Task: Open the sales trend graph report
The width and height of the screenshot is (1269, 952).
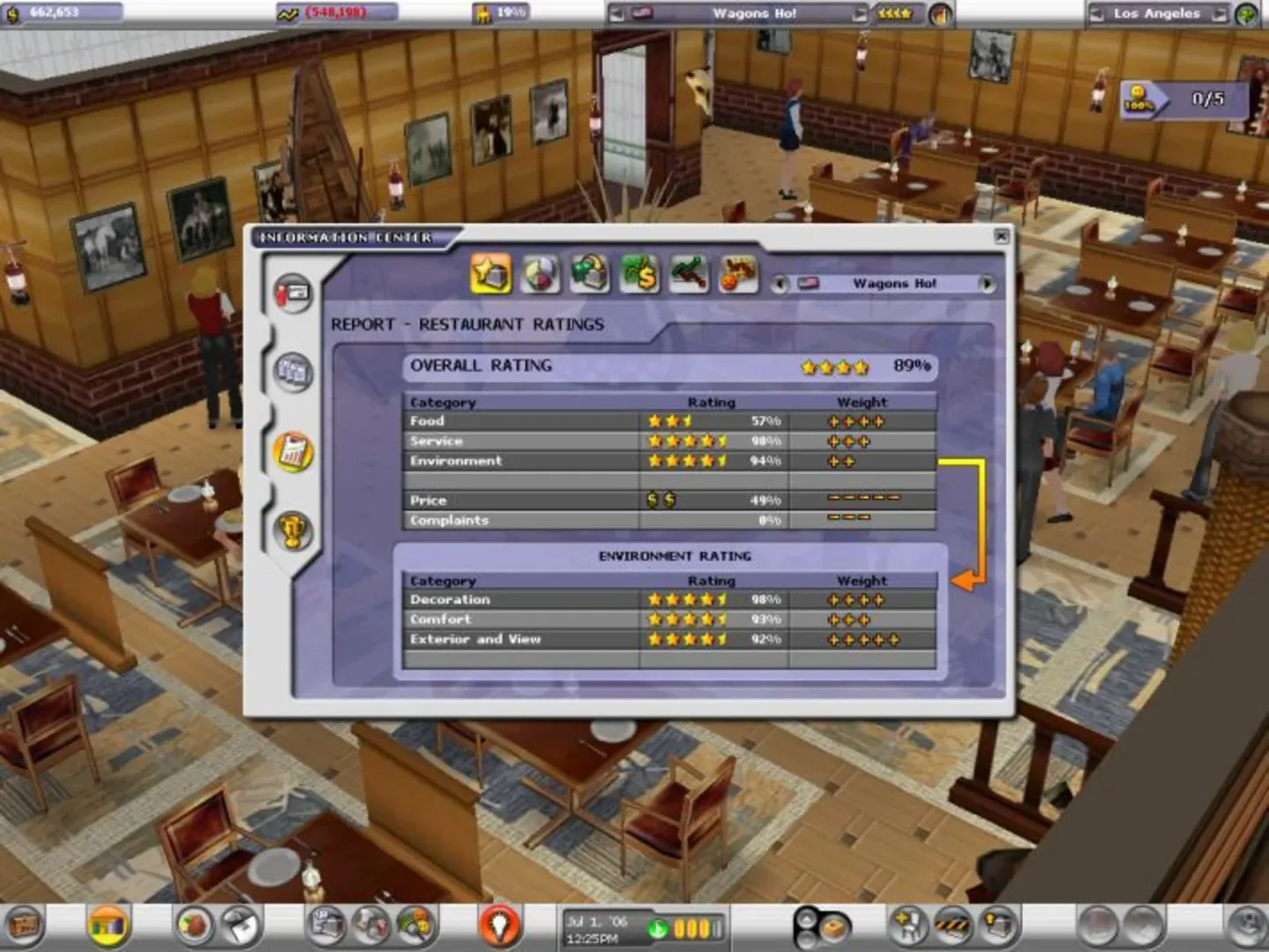Action: (x=688, y=274)
